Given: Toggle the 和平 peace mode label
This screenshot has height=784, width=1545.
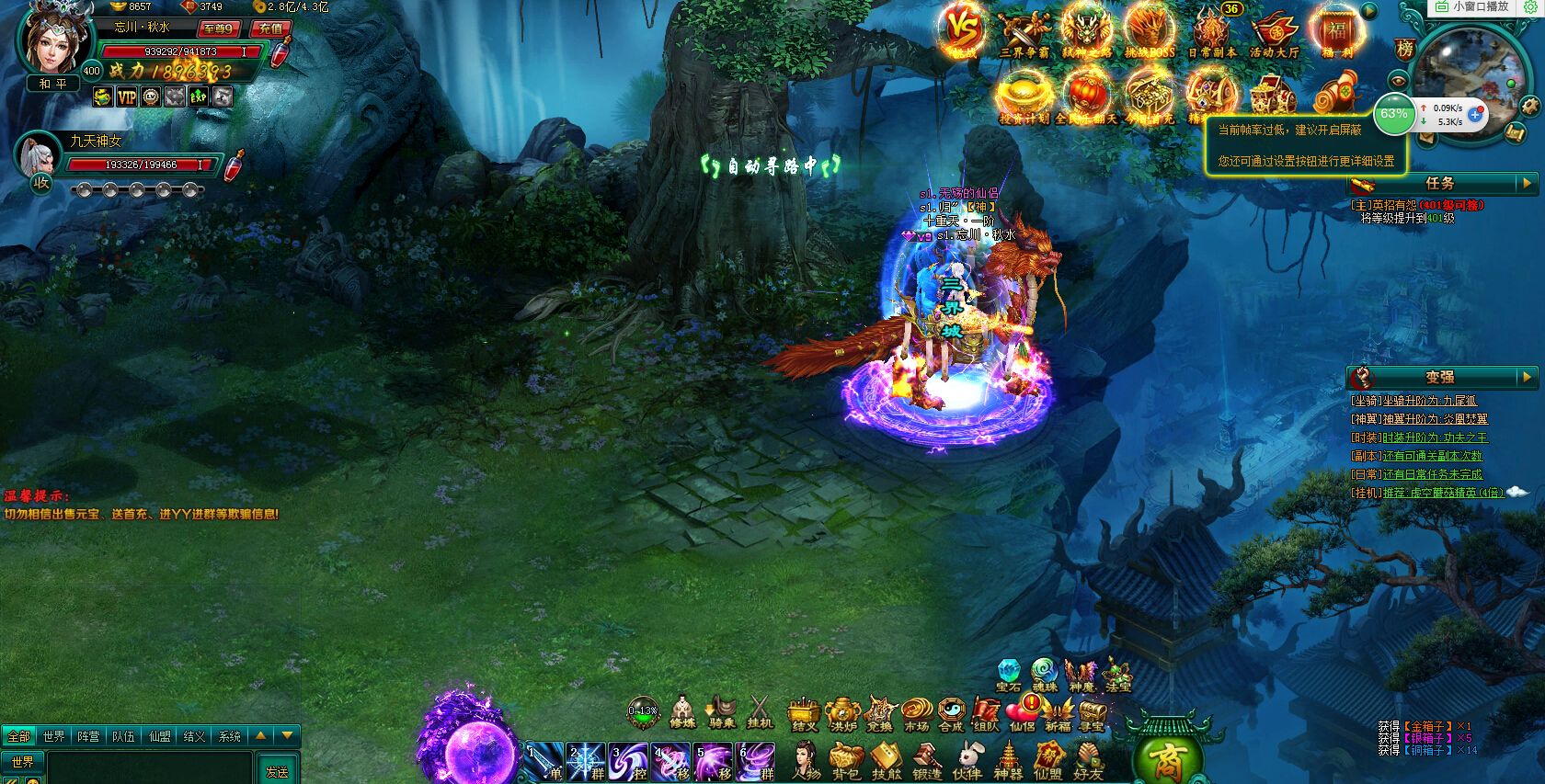Looking at the screenshot, I should click(52, 84).
